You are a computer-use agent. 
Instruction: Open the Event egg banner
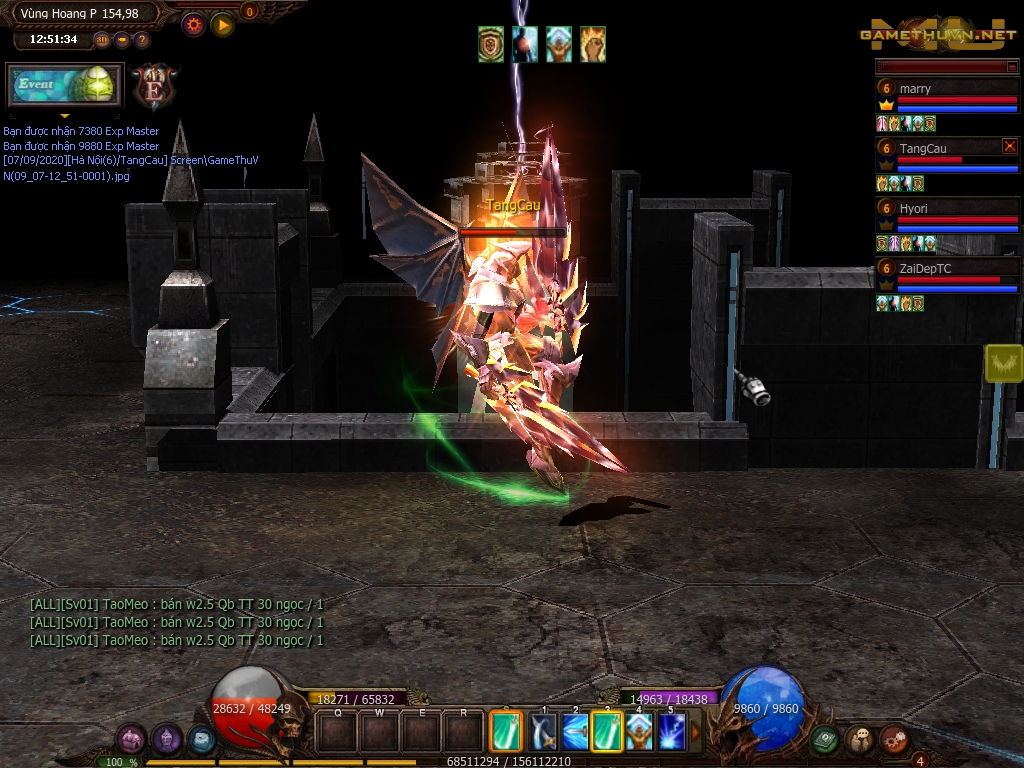65,86
